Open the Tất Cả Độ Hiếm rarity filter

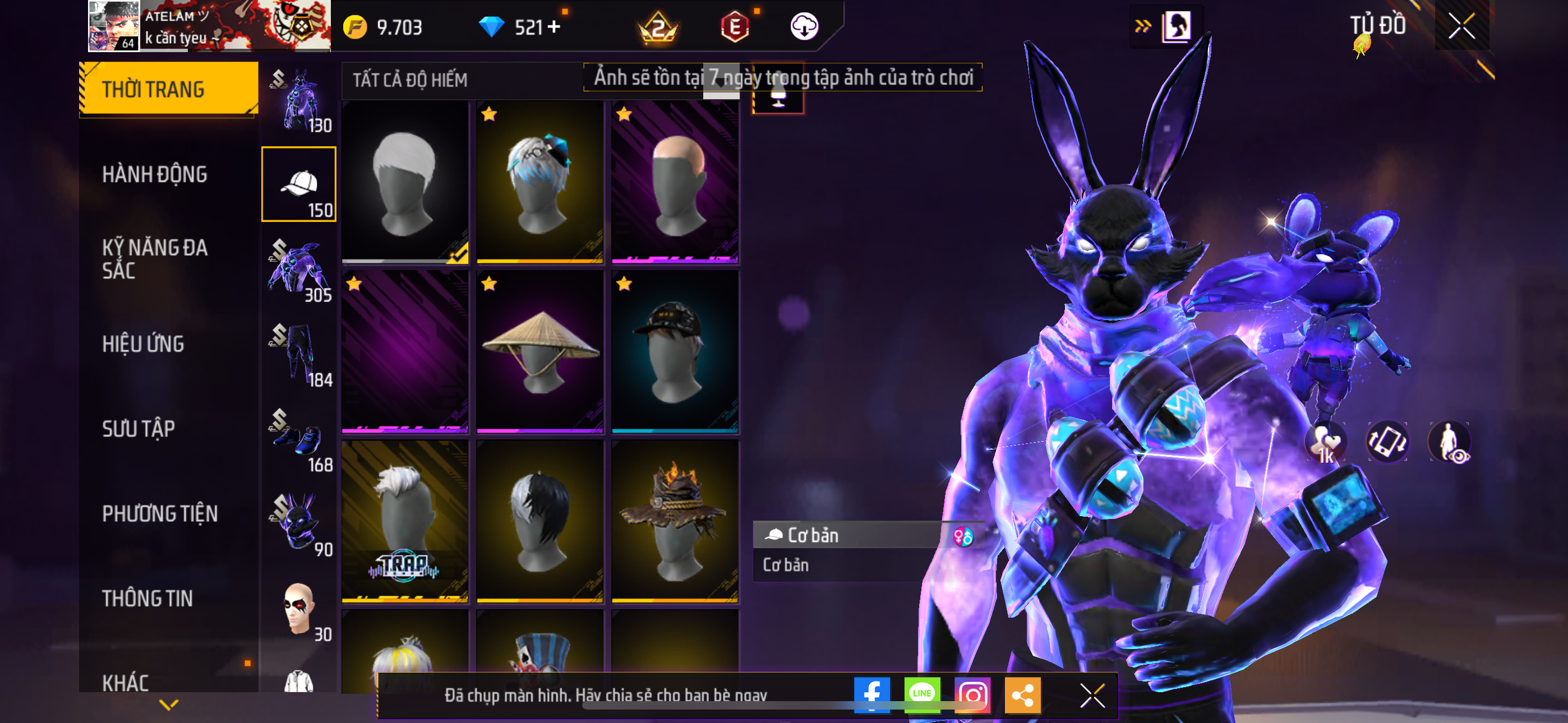411,80
